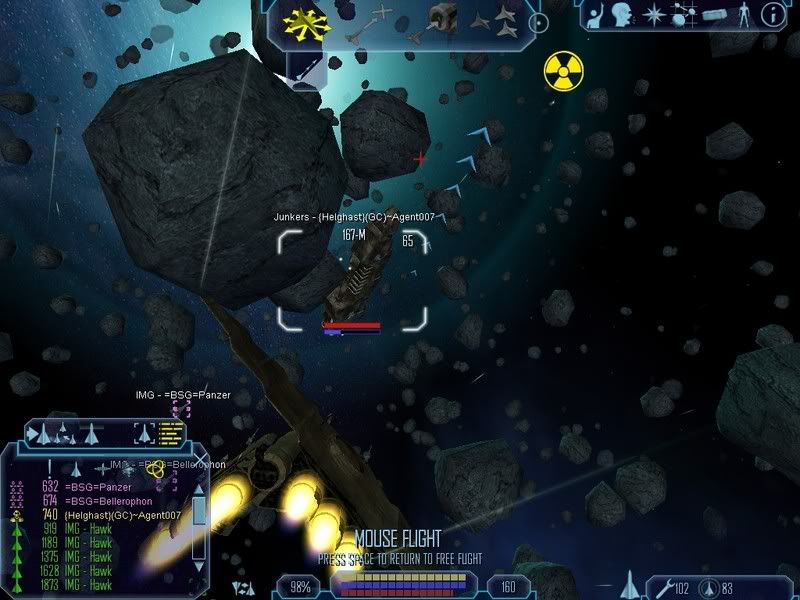Show the inventory cargo icon

(715, 15)
